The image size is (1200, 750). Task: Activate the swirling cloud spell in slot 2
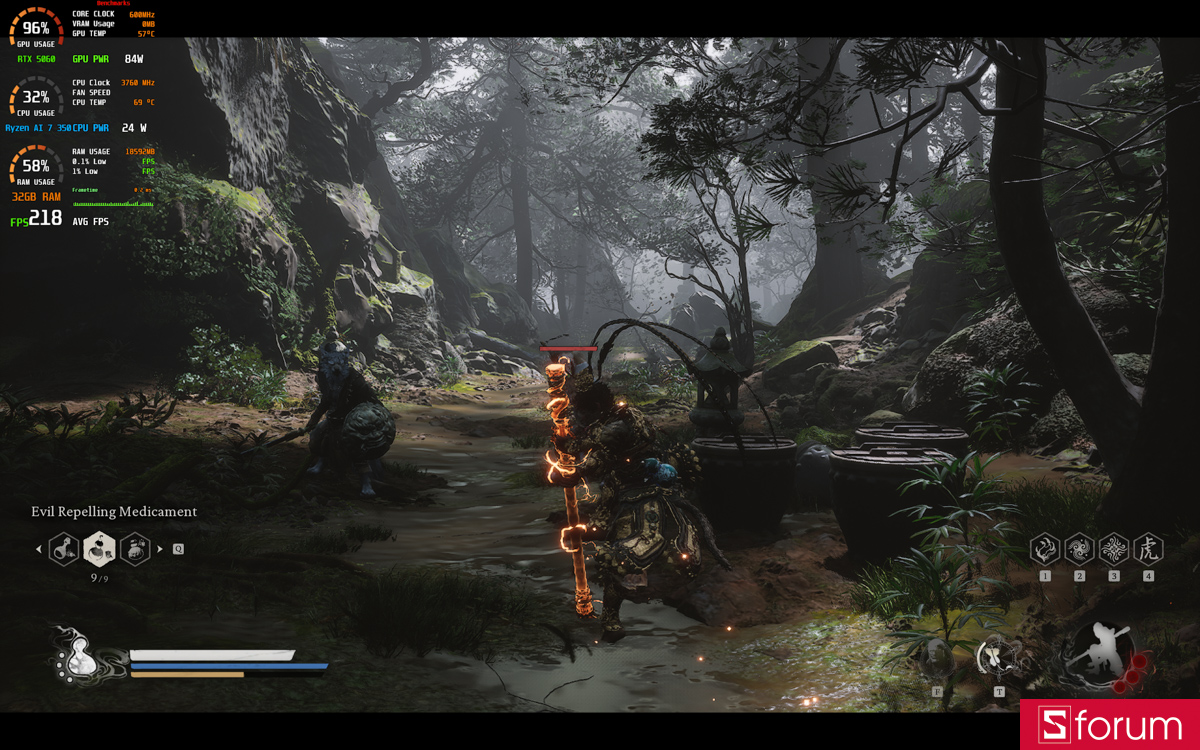[x=1079, y=548]
